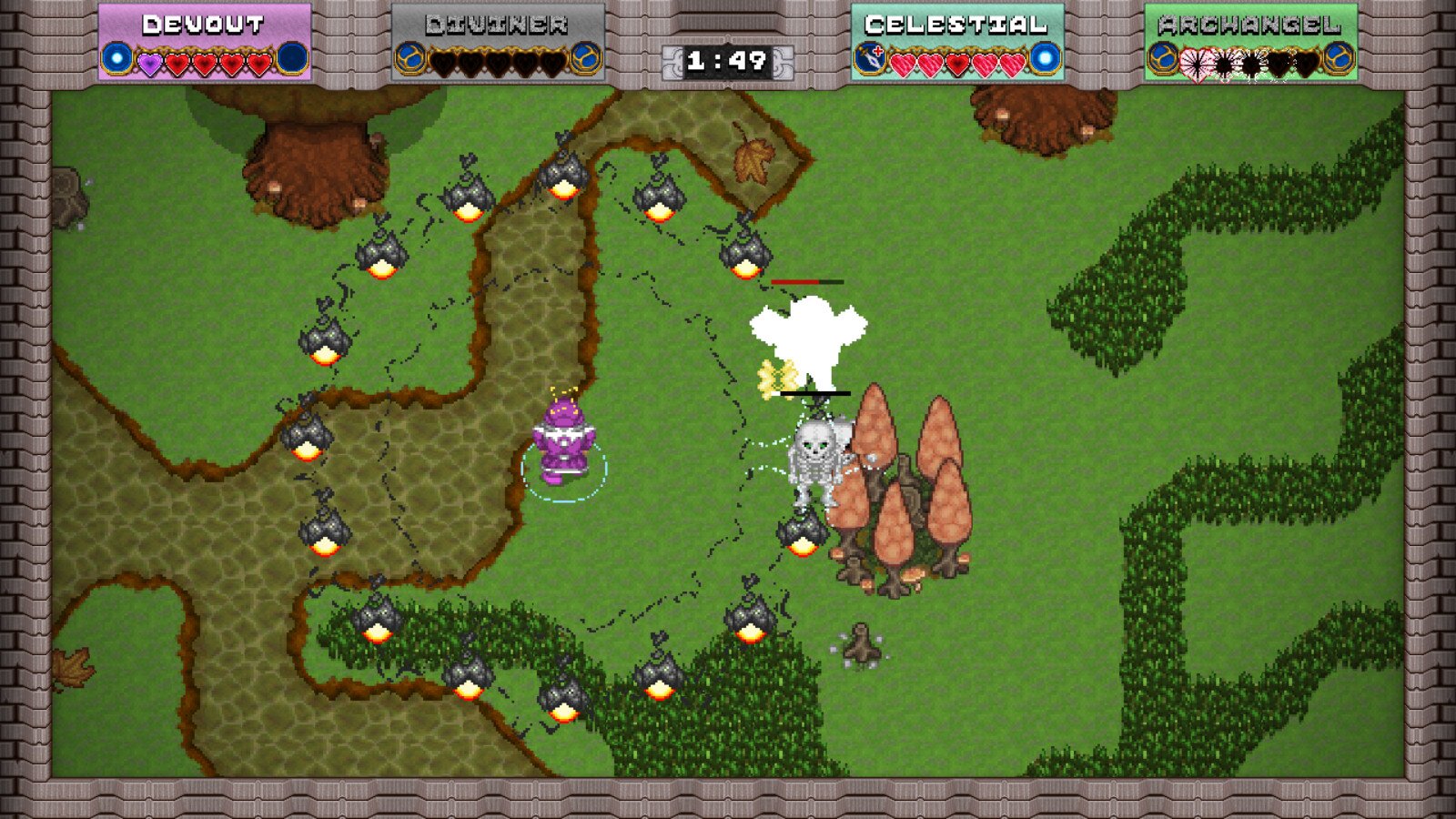
Task: Click the cracked pink heart on Archangel's panel
Action: (1197, 62)
